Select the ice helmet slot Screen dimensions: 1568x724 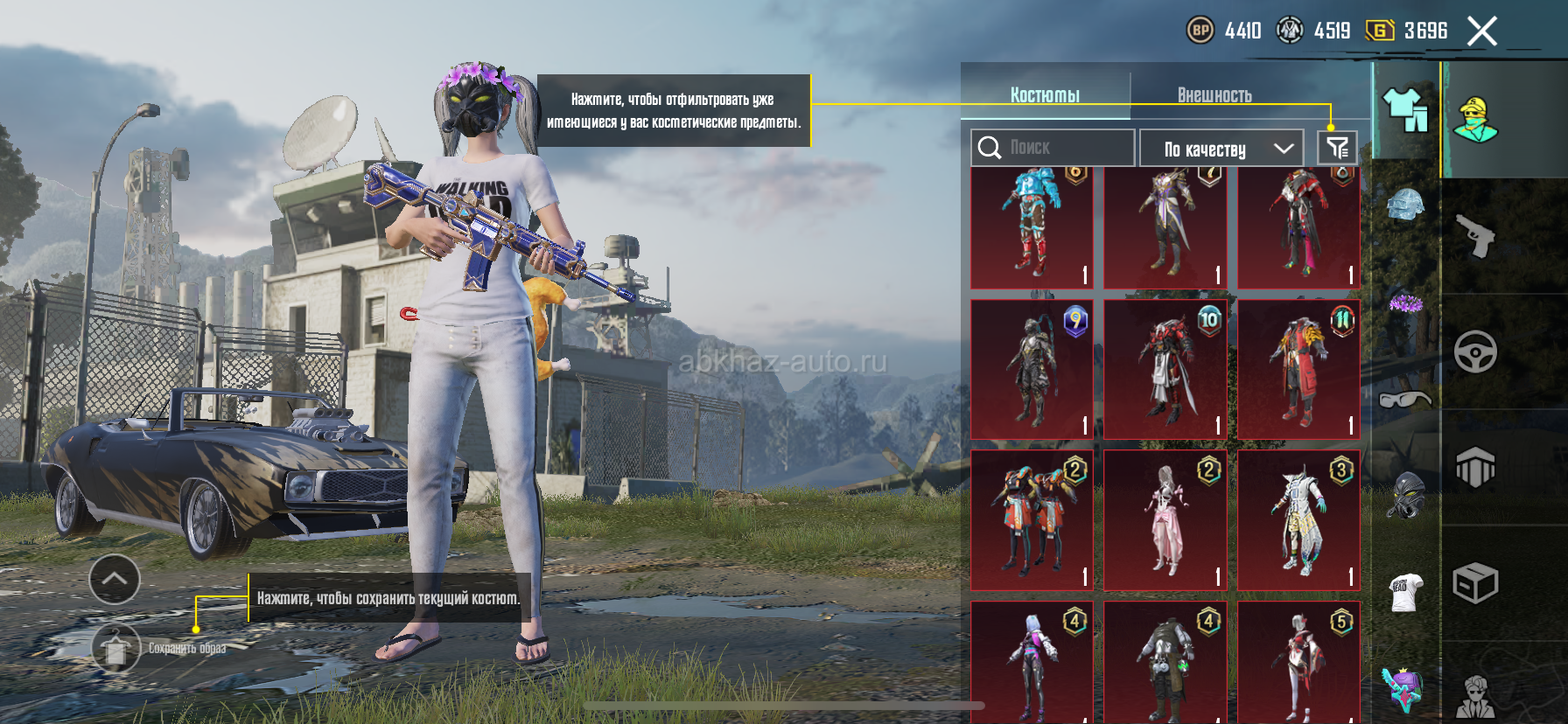pos(1405,205)
